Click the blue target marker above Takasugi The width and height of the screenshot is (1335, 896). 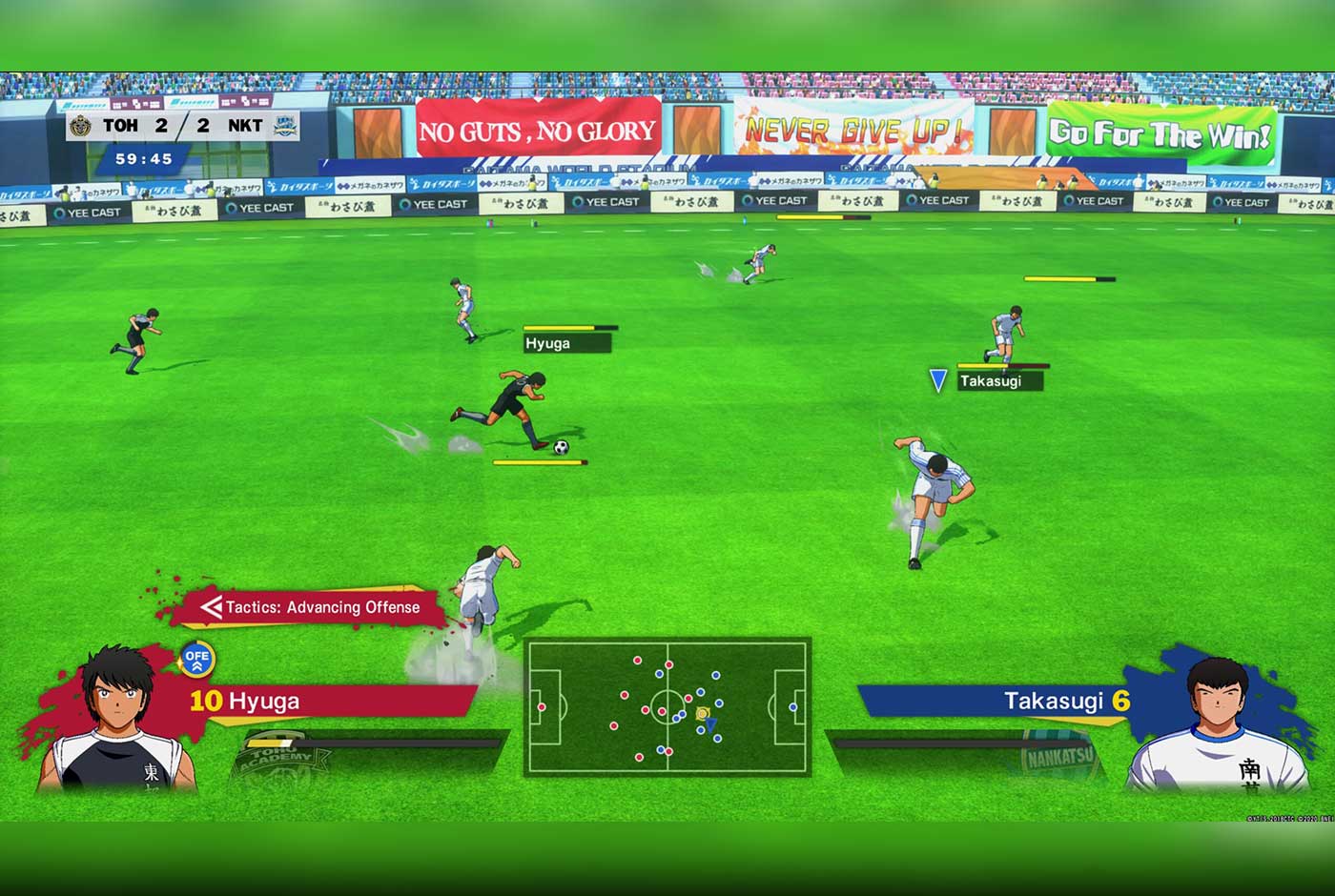[938, 377]
